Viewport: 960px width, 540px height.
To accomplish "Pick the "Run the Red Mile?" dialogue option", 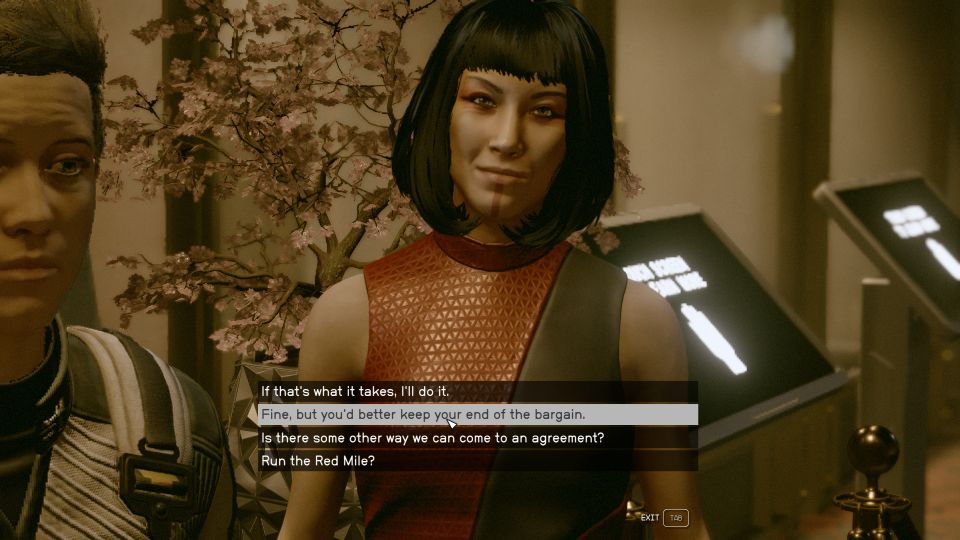I will tap(318, 461).
